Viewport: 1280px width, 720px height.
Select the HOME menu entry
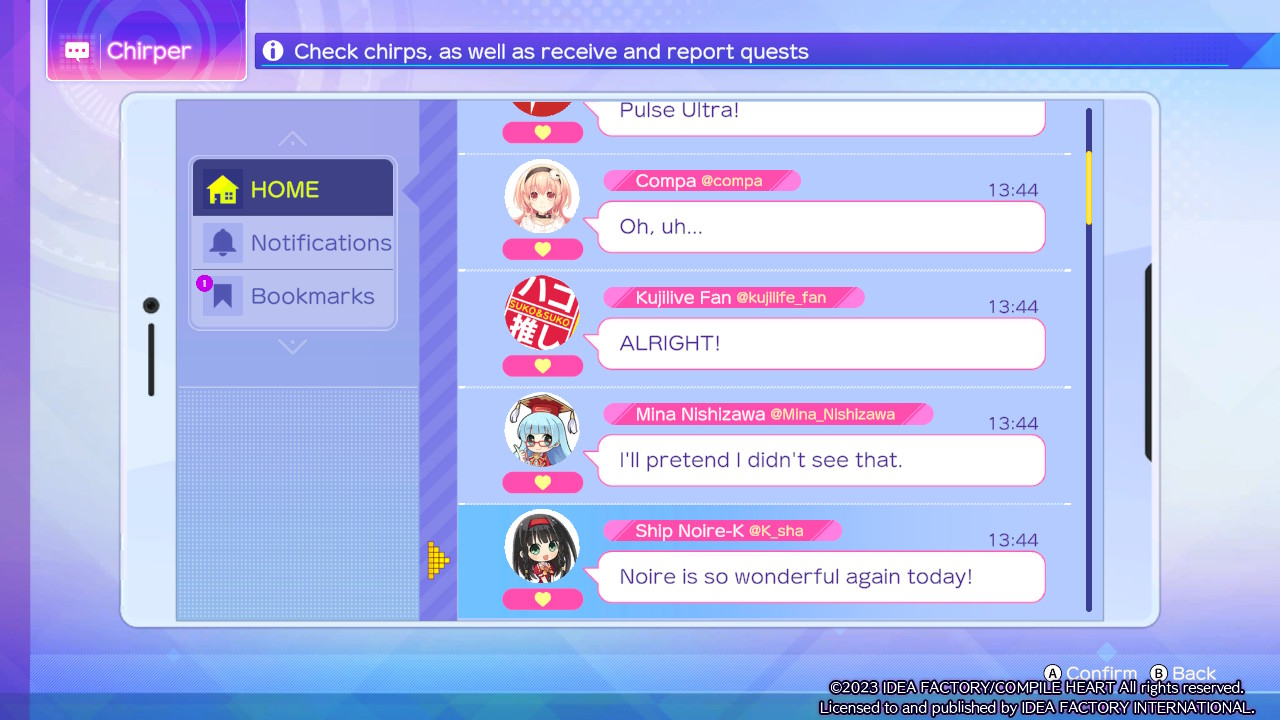[x=292, y=189]
